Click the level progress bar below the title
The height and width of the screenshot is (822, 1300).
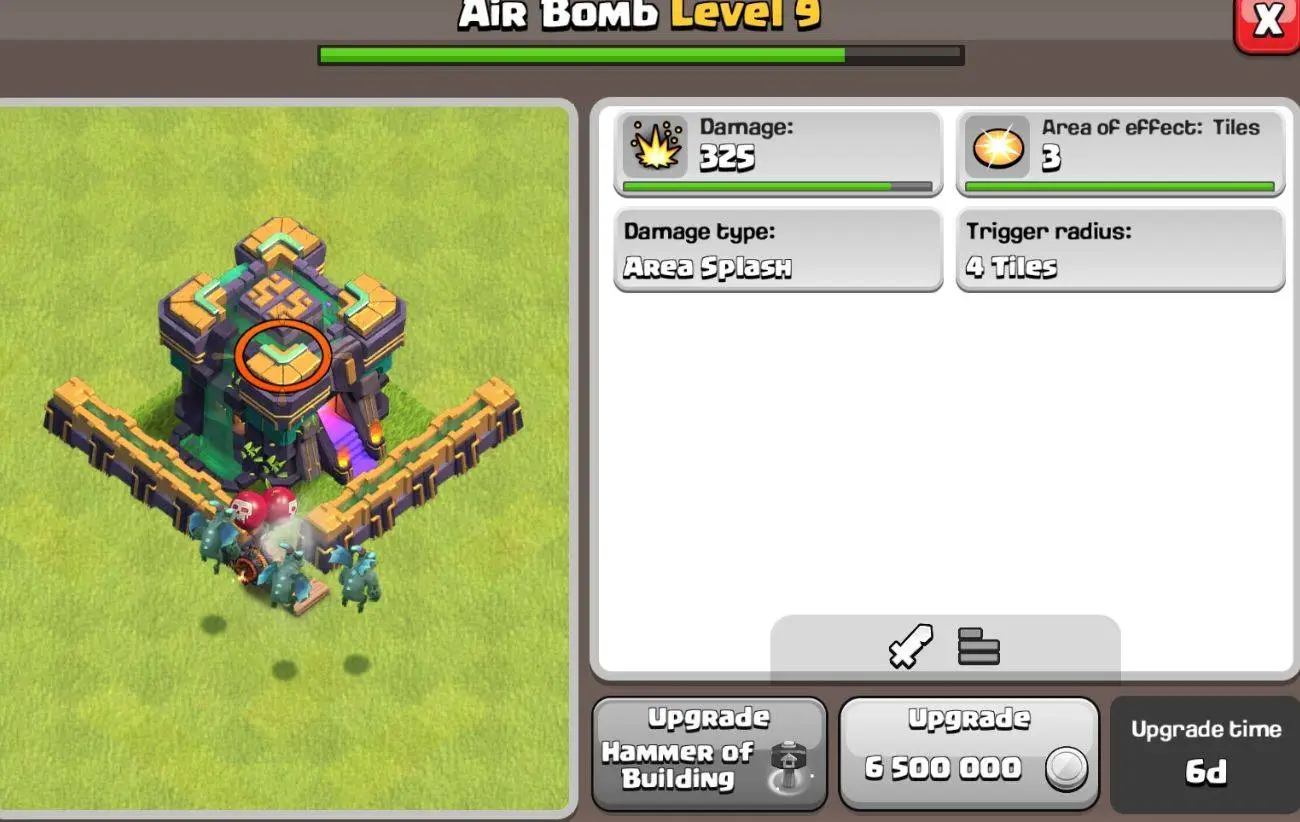click(x=640, y=56)
